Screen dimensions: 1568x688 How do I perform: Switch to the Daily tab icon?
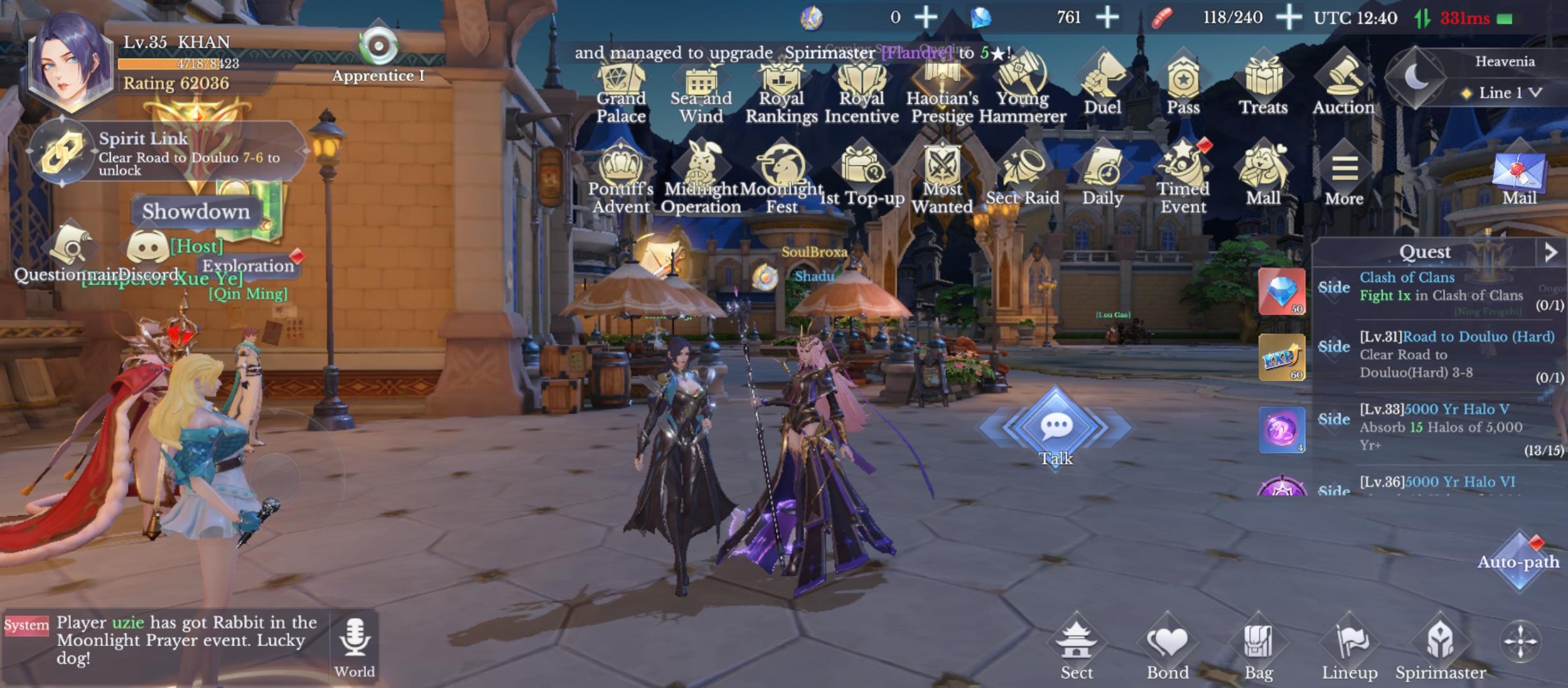(1104, 171)
